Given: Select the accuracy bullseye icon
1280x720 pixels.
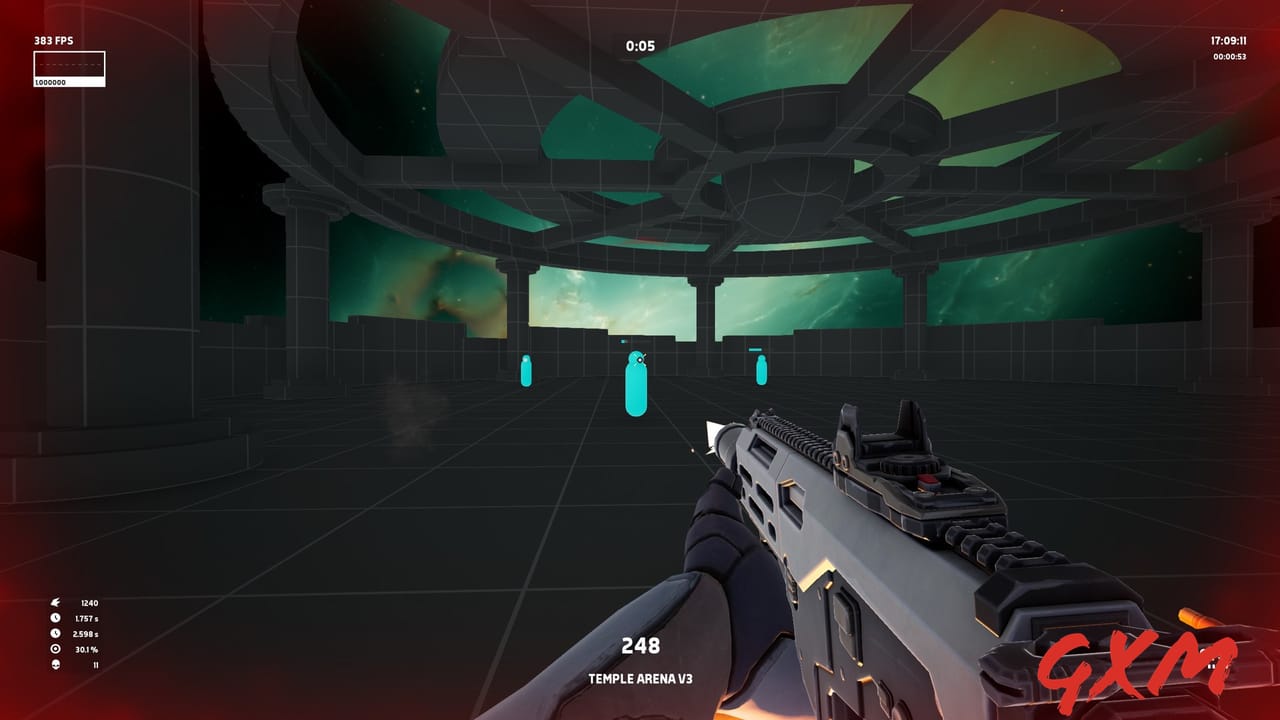Looking at the screenshot, I should click(x=55, y=649).
